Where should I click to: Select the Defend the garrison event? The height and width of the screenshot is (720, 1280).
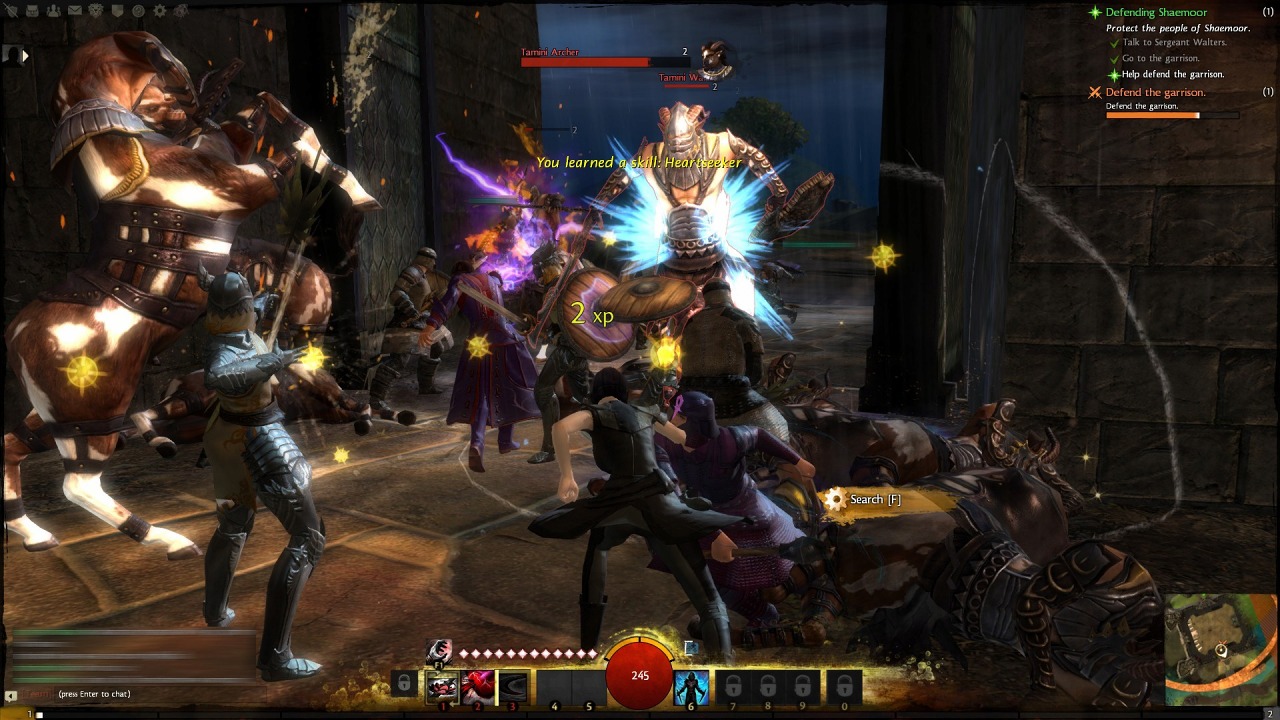[1155, 92]
